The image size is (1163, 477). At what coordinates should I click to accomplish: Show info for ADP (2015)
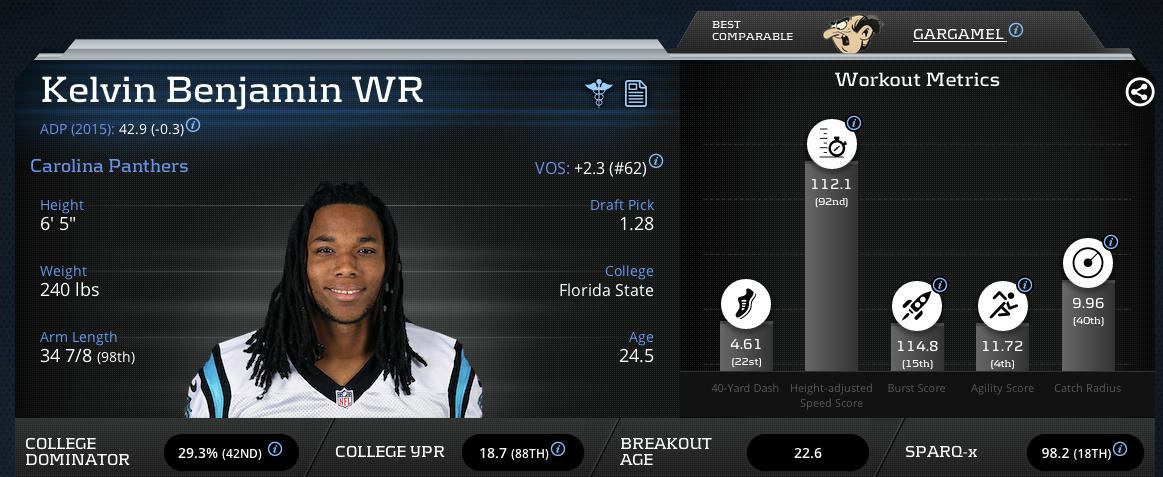tap(193, 125)
